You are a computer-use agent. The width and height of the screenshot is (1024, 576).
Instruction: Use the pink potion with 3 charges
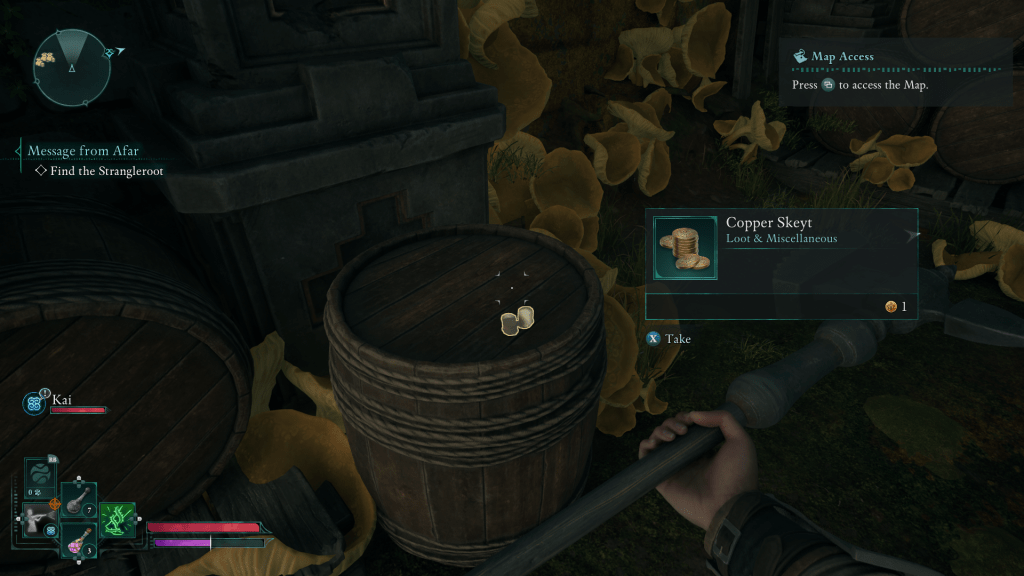[79, 541]
